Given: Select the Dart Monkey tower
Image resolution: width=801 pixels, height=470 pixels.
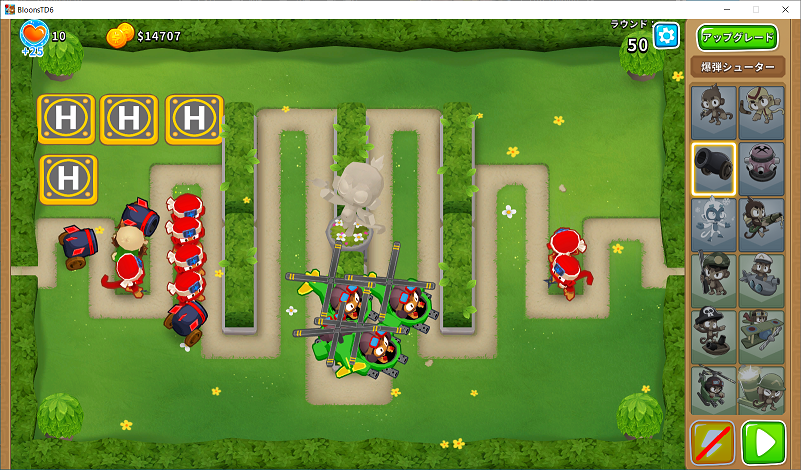Looking at the screenshot, I should [x=714, y=112].
